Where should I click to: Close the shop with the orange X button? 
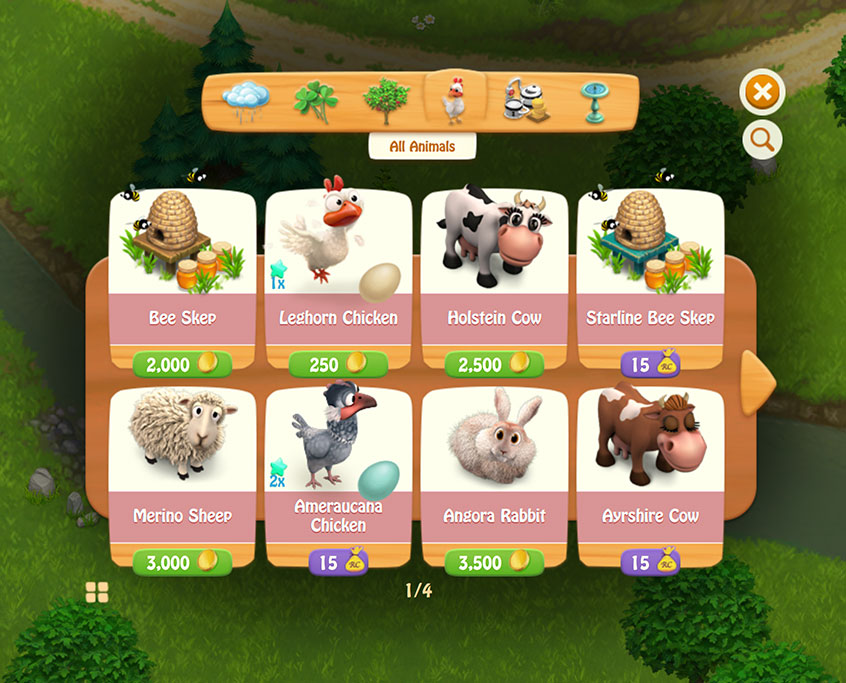coord(762,93)
